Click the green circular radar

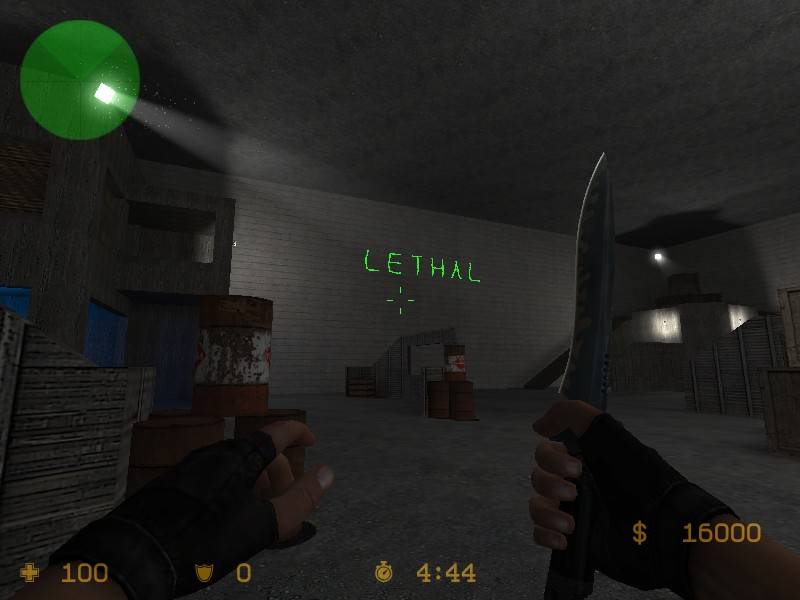pyautogui.click(x=79, y=77)
